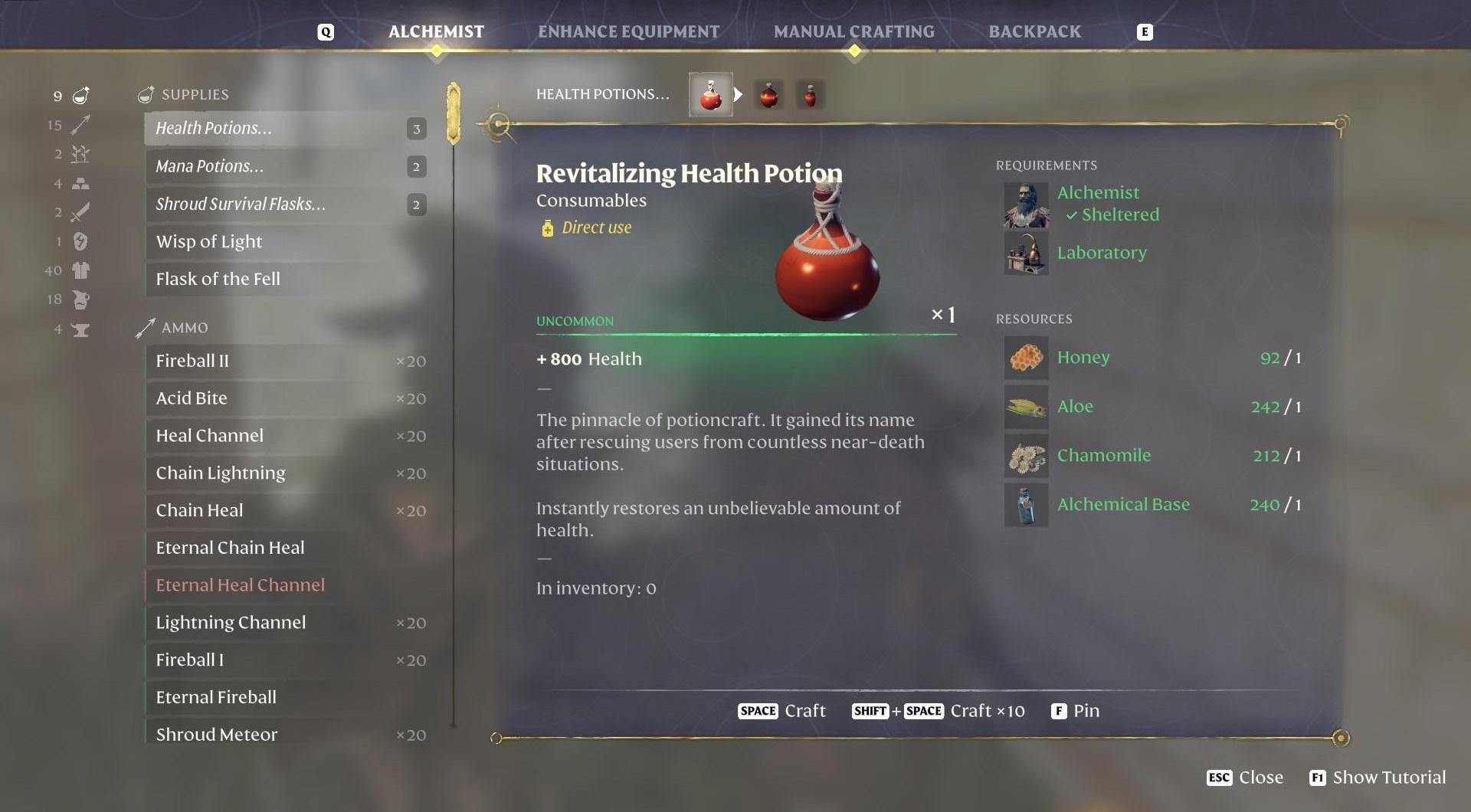
Task: Show the tutorial
Action: coord(1378,778)
